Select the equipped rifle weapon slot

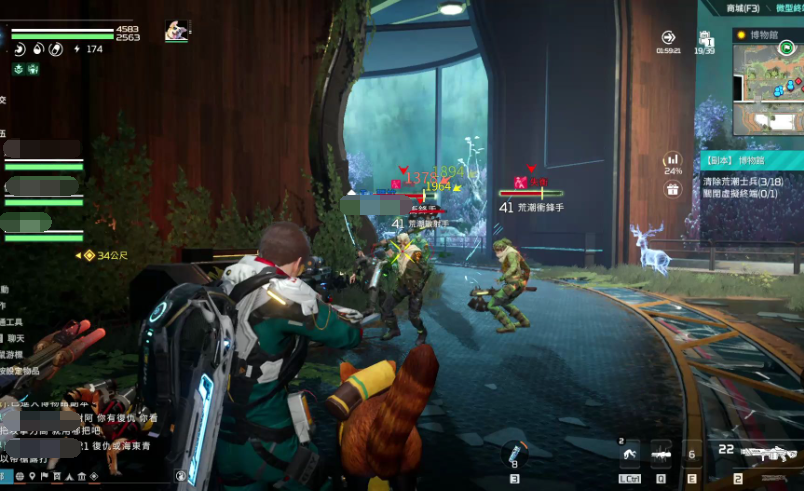(x=770, y=455)
